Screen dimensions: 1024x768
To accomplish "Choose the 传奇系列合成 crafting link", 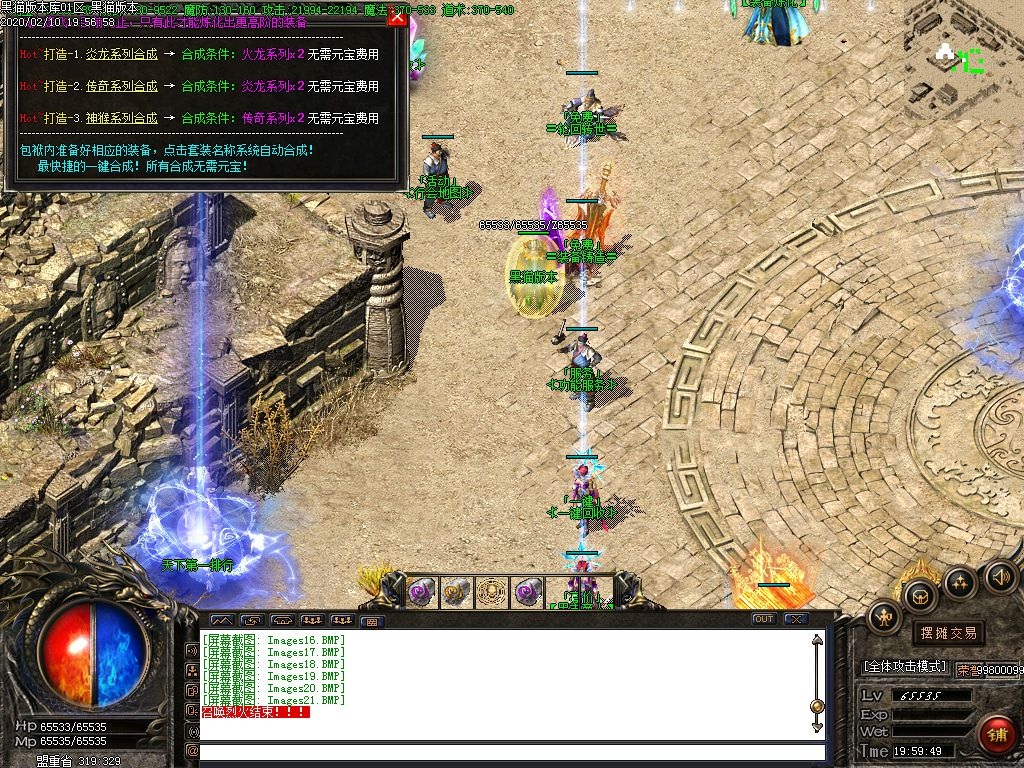I will [x=121, y=86].
